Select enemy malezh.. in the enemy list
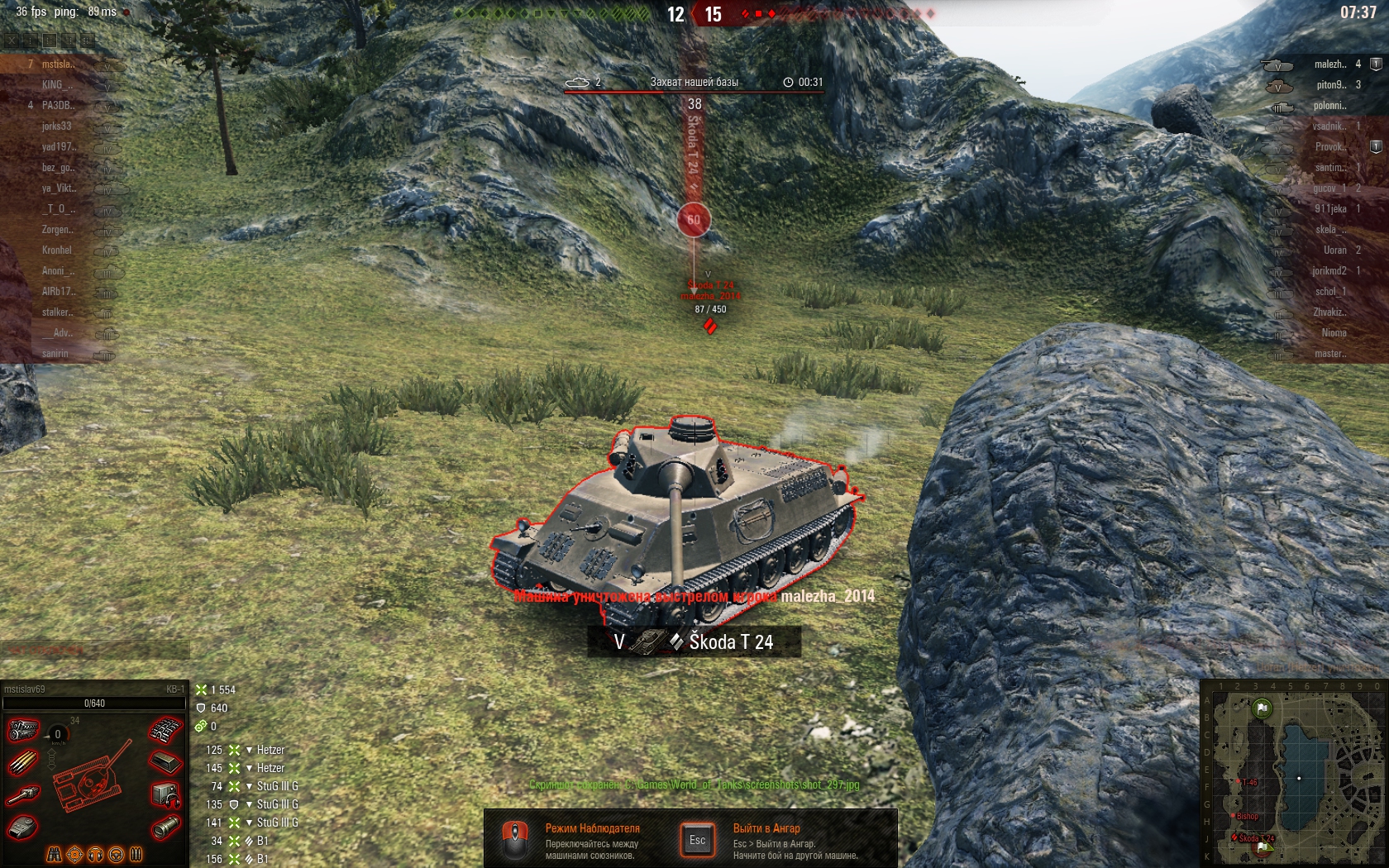 coord(1329,64)
